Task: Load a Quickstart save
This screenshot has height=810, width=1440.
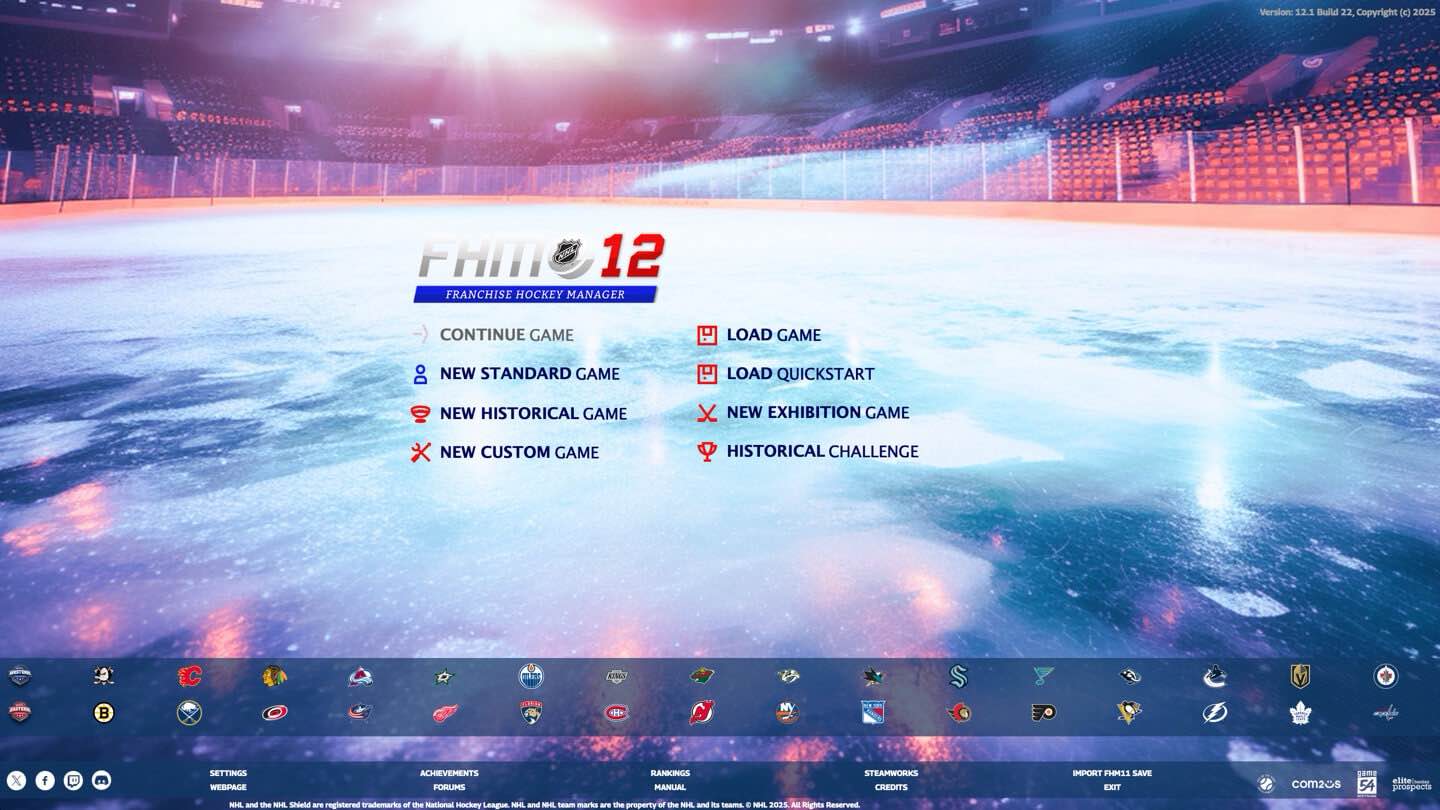Action: tap(800, 373)
